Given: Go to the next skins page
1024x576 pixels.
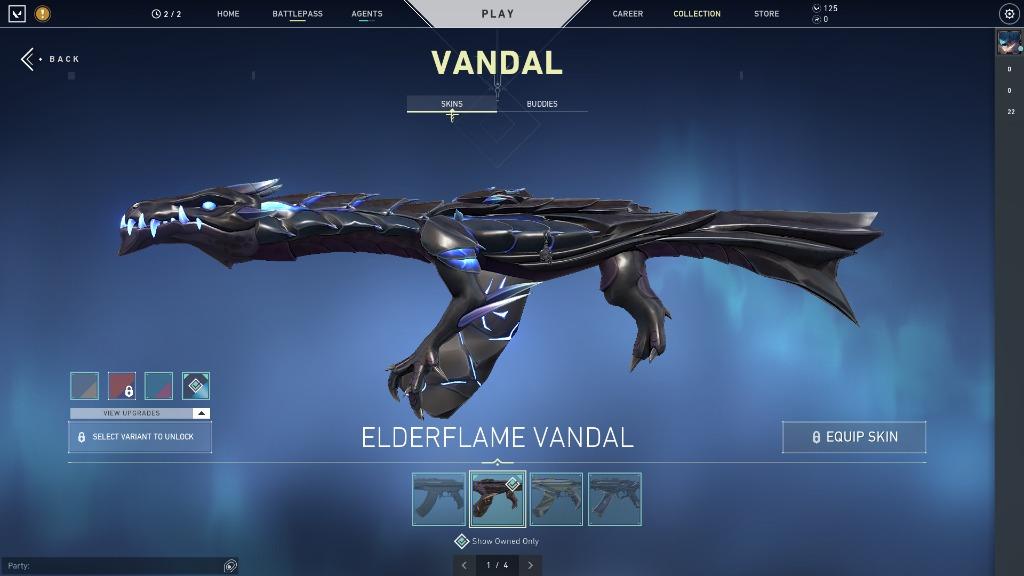Looking at the screenshot, I should click(x=530, y=565).
